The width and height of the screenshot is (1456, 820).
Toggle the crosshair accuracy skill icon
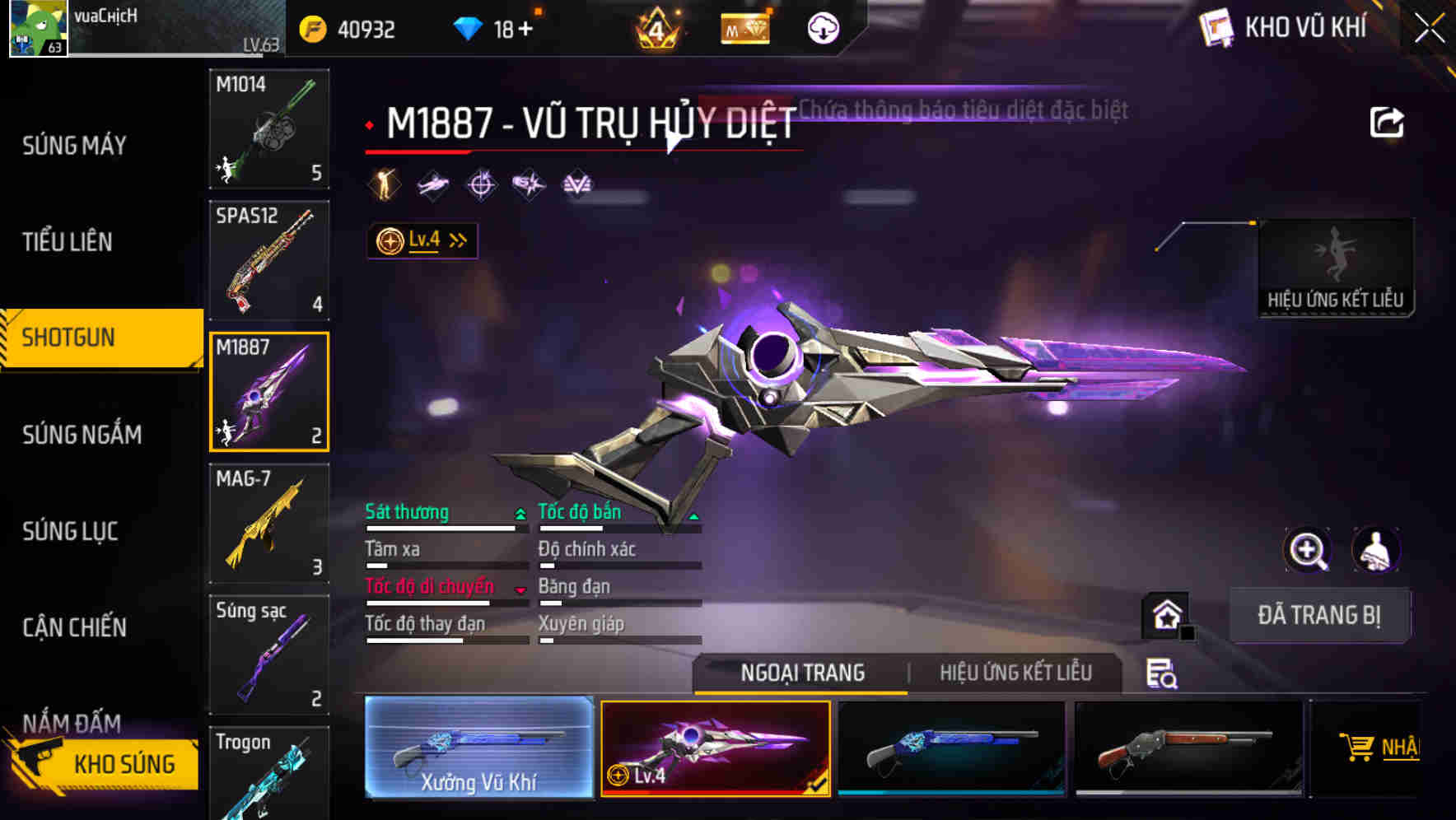(481, 183)
